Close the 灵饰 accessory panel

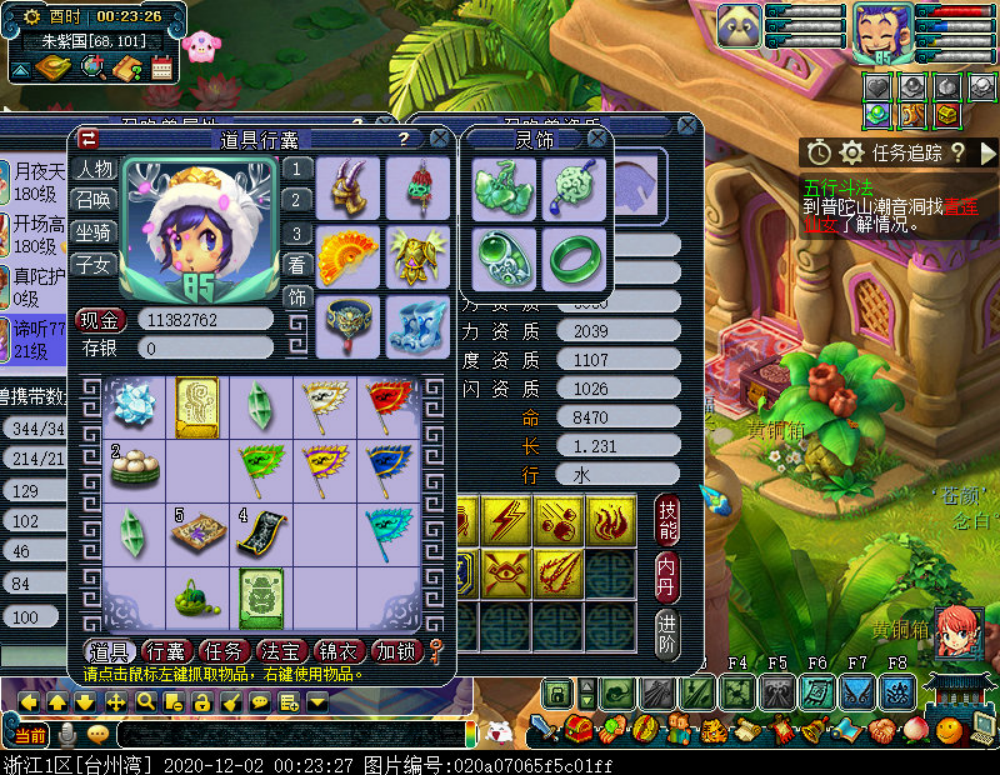597,139
